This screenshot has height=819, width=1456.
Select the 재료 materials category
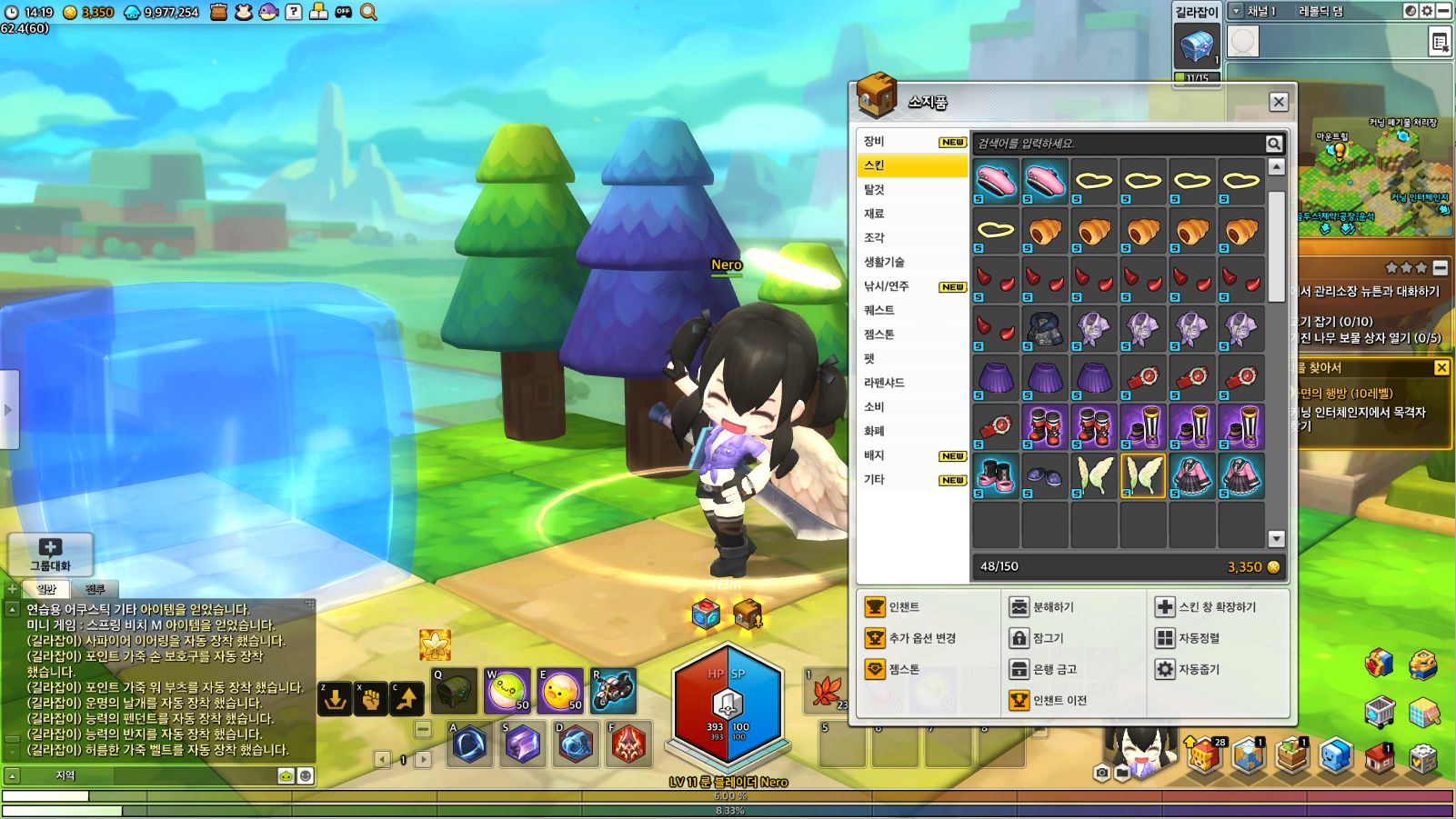[x=874, y=214]
